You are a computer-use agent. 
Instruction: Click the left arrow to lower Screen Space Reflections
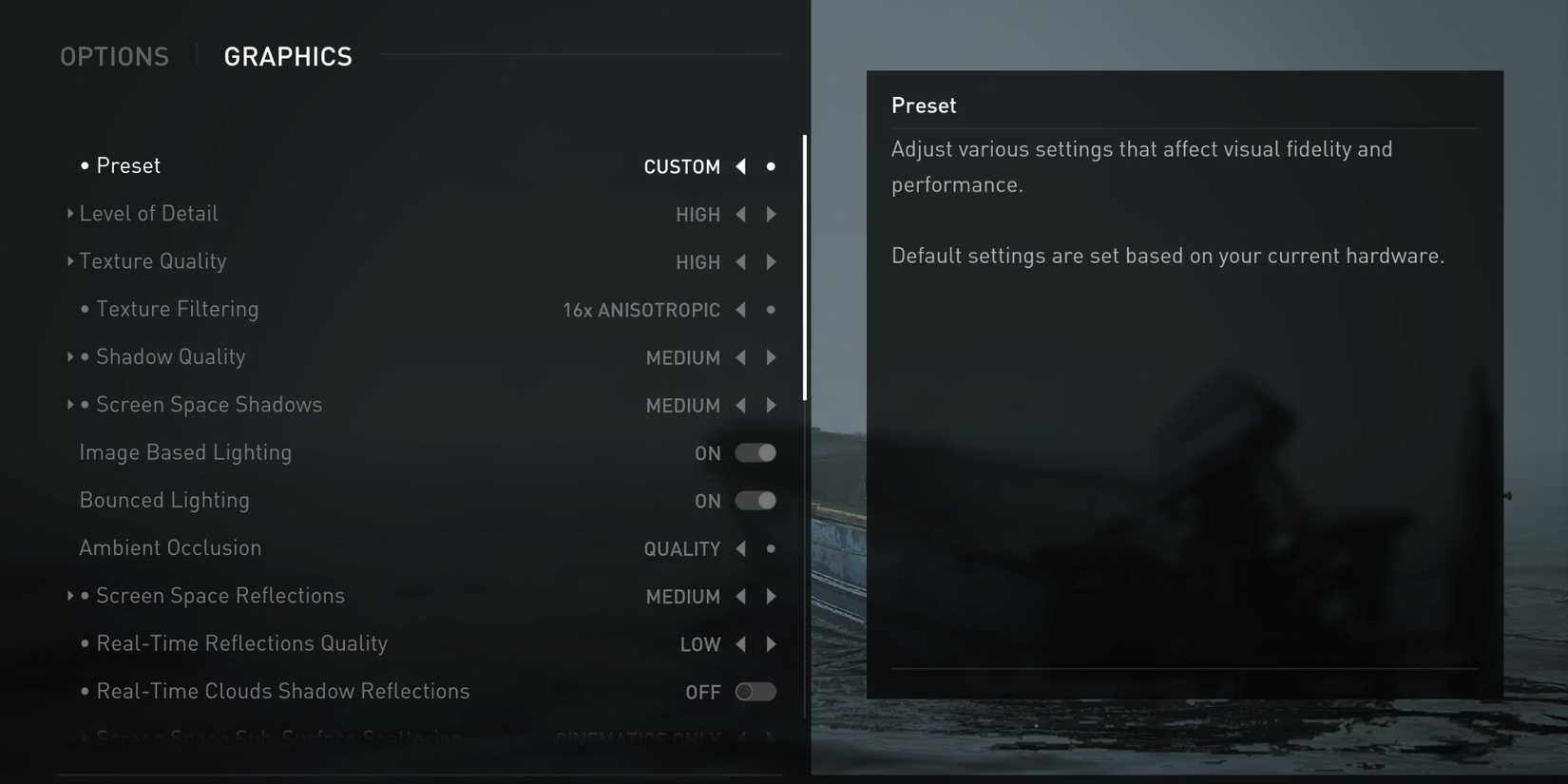pyautogui.click(x=740, y=596)
